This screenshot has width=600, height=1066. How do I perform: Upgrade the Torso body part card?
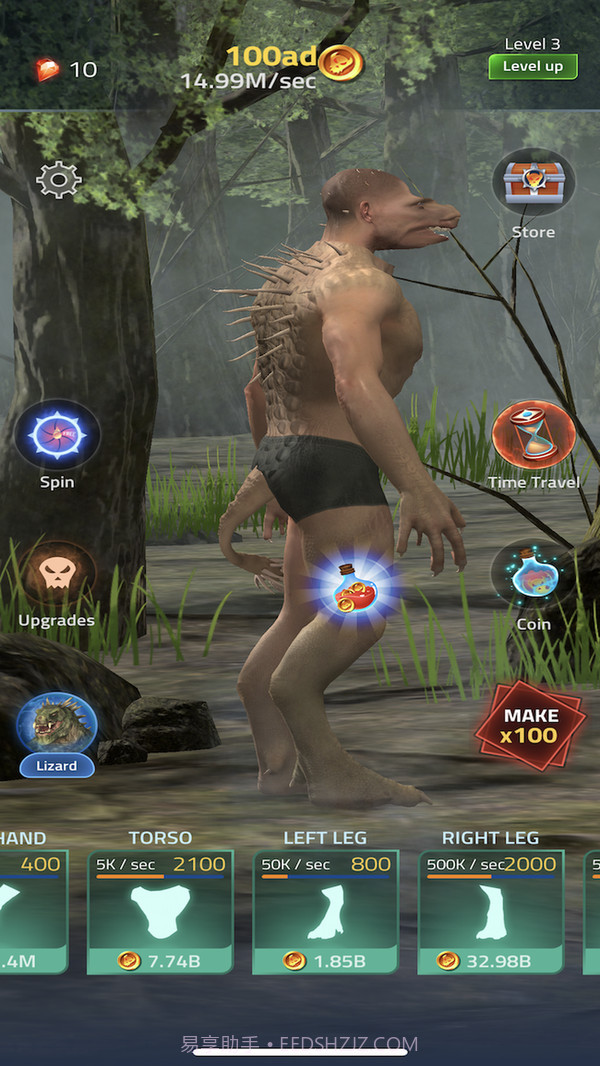[x=160, y=911]
